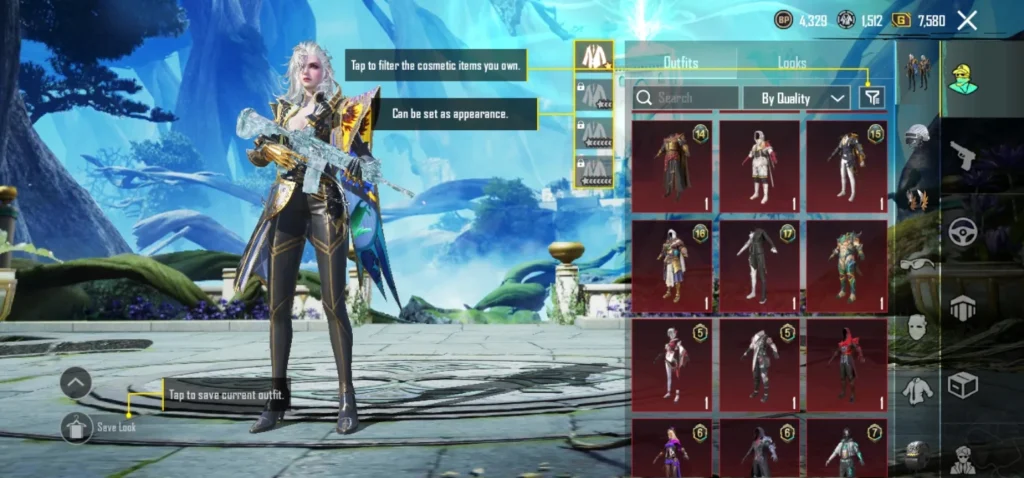Image resolution: width=1024 pixels, height=478 pixels.
Task: Collapse the panel with the up-arrow button
Action: (76, 383)
